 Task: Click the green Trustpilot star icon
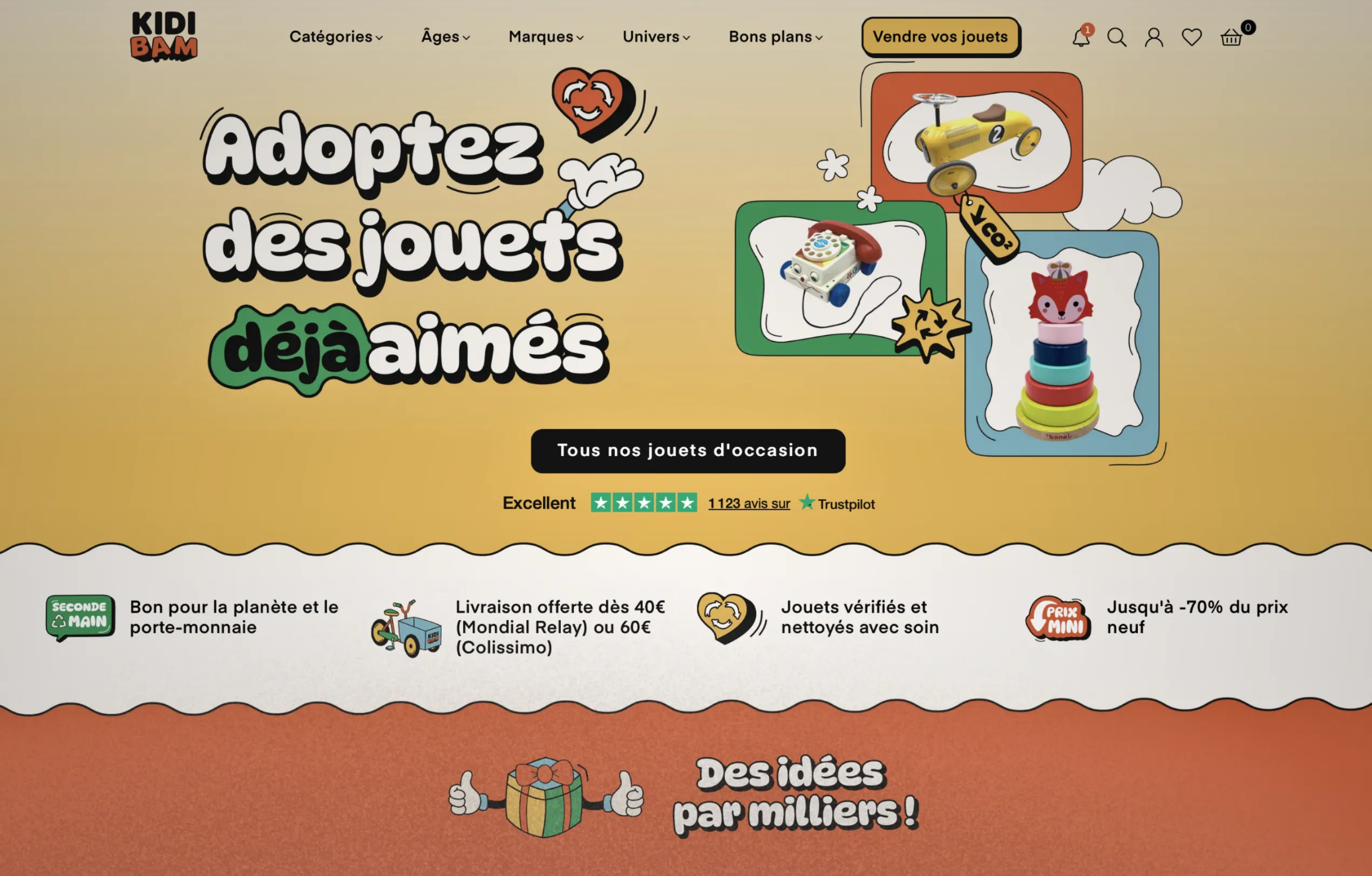[807, 503]
